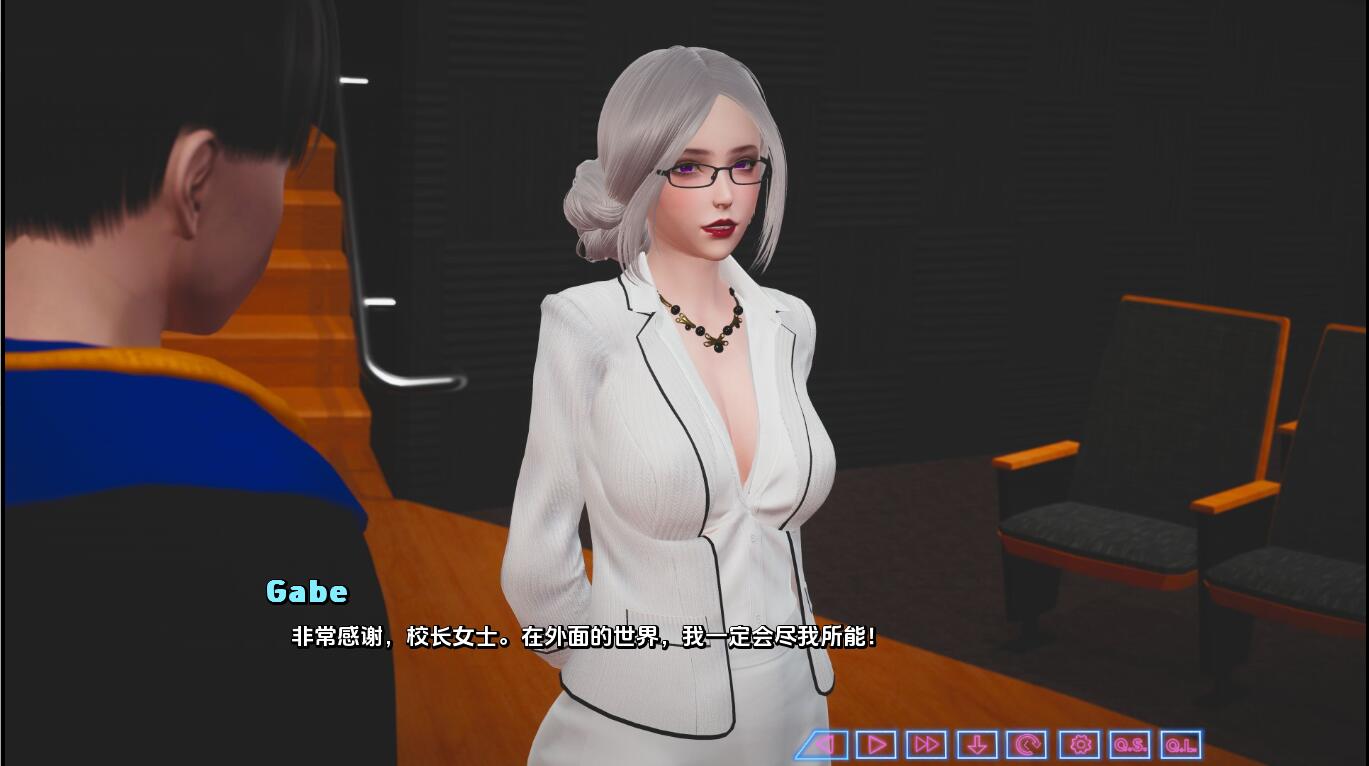Open the preferences screen from the quick menu

pyautogui.click(x=1079, y=744)
